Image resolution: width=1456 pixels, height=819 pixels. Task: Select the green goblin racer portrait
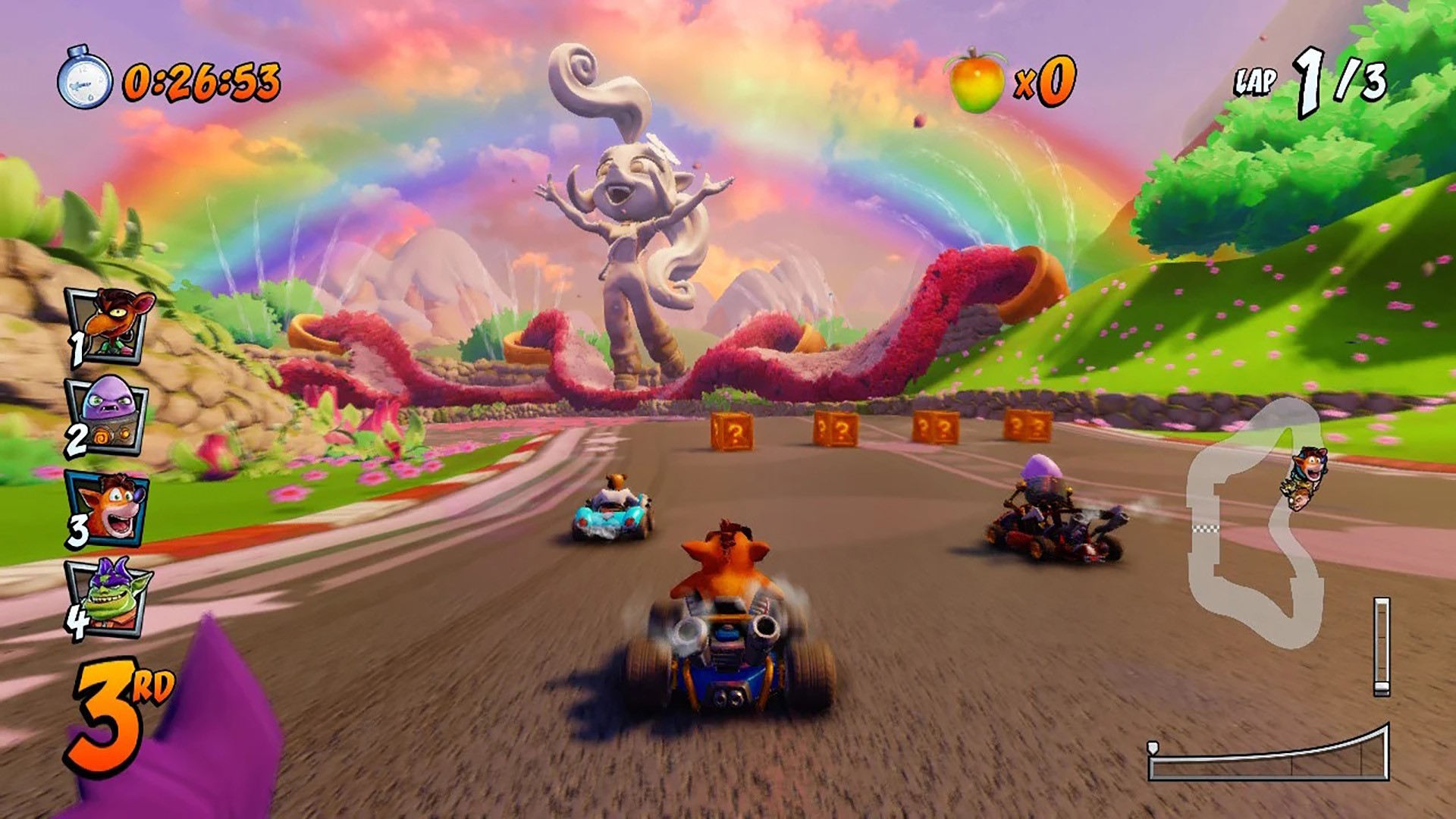[x=111, y=597]
